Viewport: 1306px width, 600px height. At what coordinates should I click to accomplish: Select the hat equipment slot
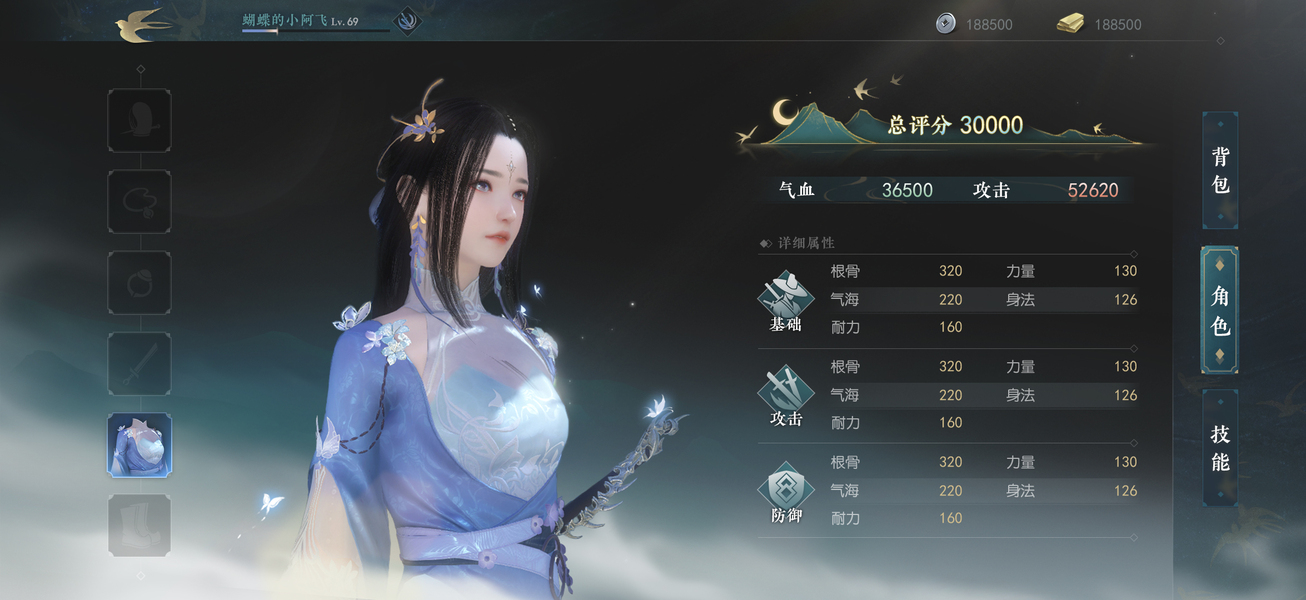pos(140,121)
